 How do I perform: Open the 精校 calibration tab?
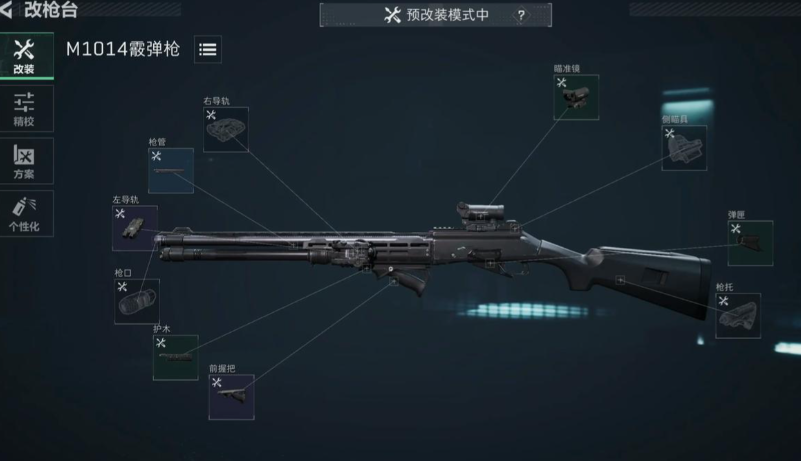pyautogui.click(x=25, y=108)
